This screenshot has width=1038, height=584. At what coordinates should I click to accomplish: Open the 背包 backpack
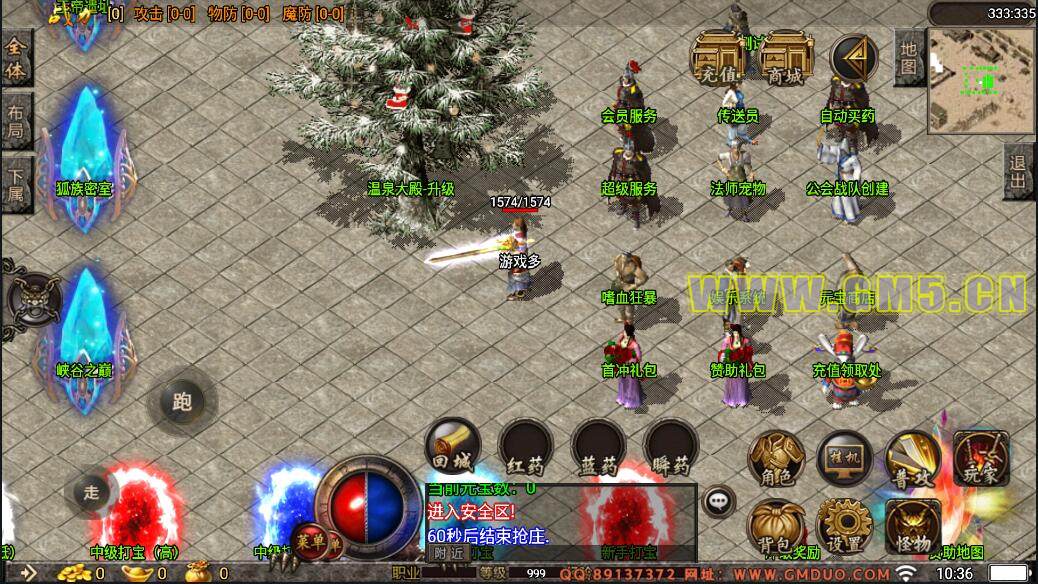(x=776, y=526)
